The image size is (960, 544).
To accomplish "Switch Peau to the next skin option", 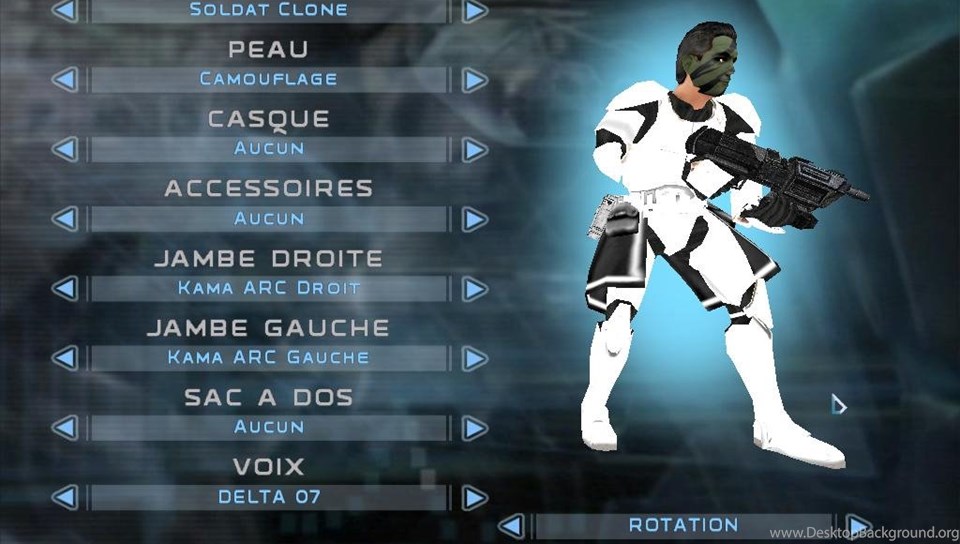I will coord(475,80).
